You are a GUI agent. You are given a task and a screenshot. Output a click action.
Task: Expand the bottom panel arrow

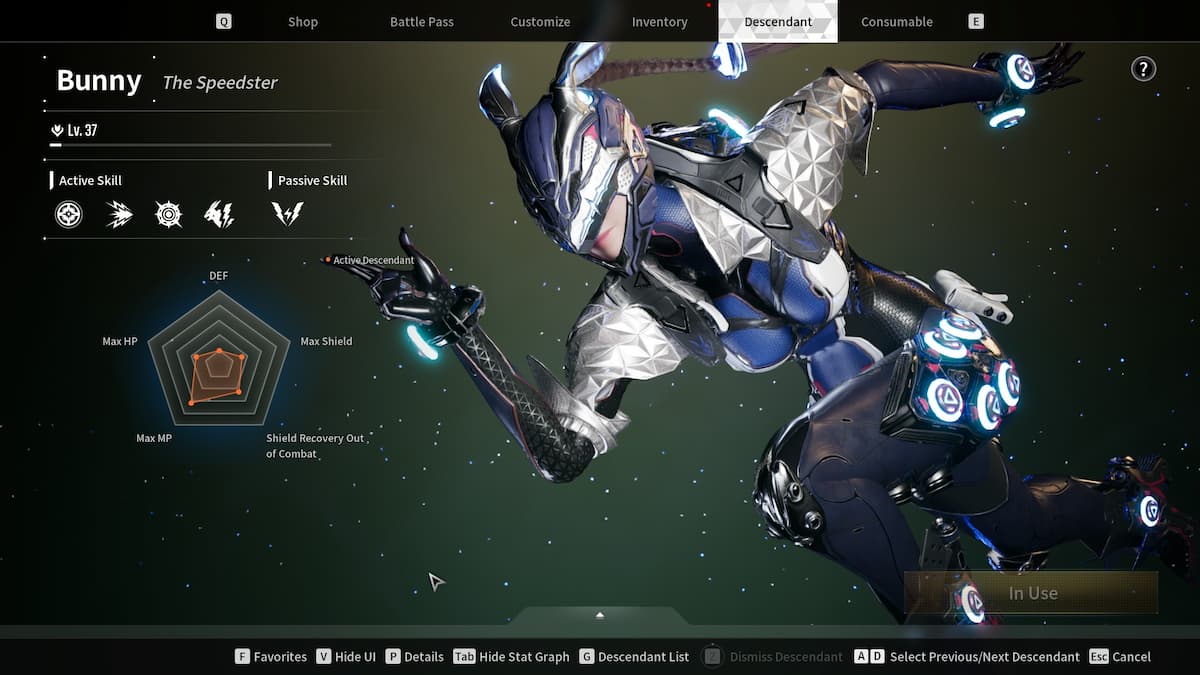click(600, 615)
